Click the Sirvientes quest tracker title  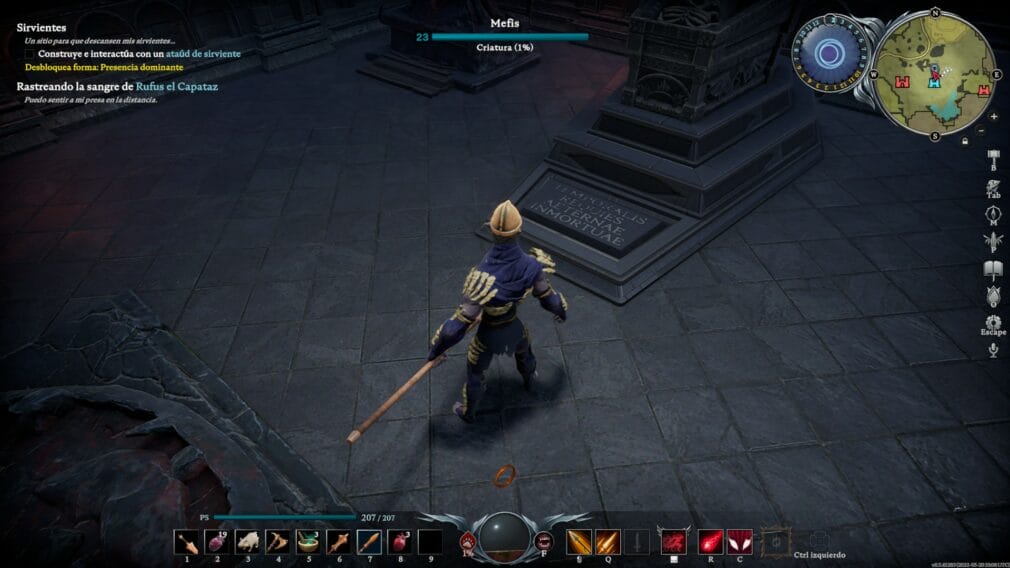tap(41, 28)
